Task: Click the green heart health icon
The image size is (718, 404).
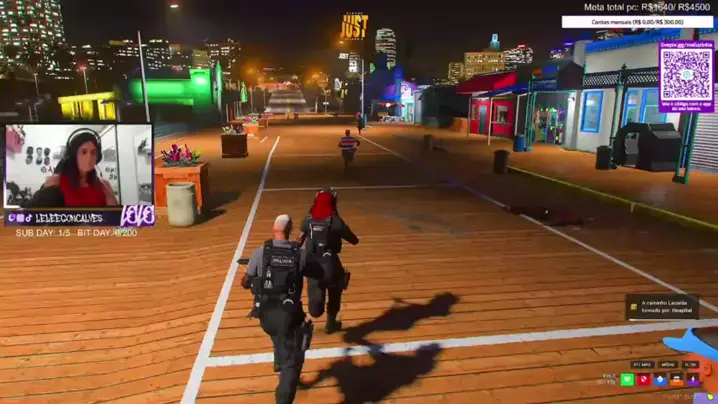Action: (628, 380)
